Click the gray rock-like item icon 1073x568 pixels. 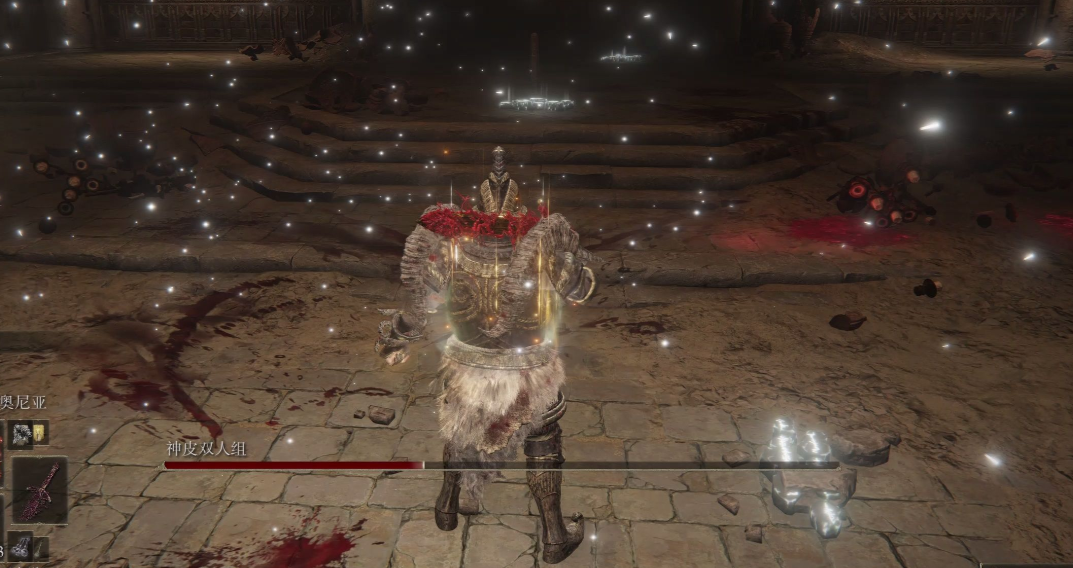(22, 433)
